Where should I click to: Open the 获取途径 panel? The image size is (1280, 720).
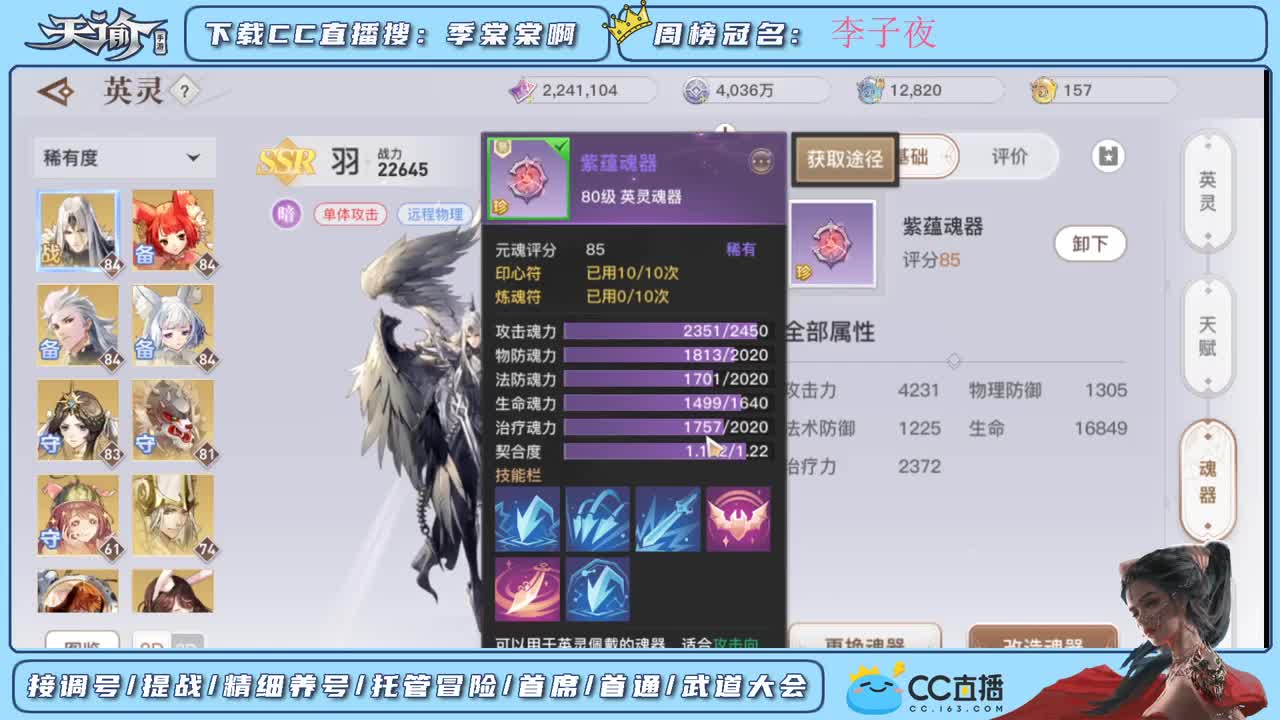[x=843, y=157]
